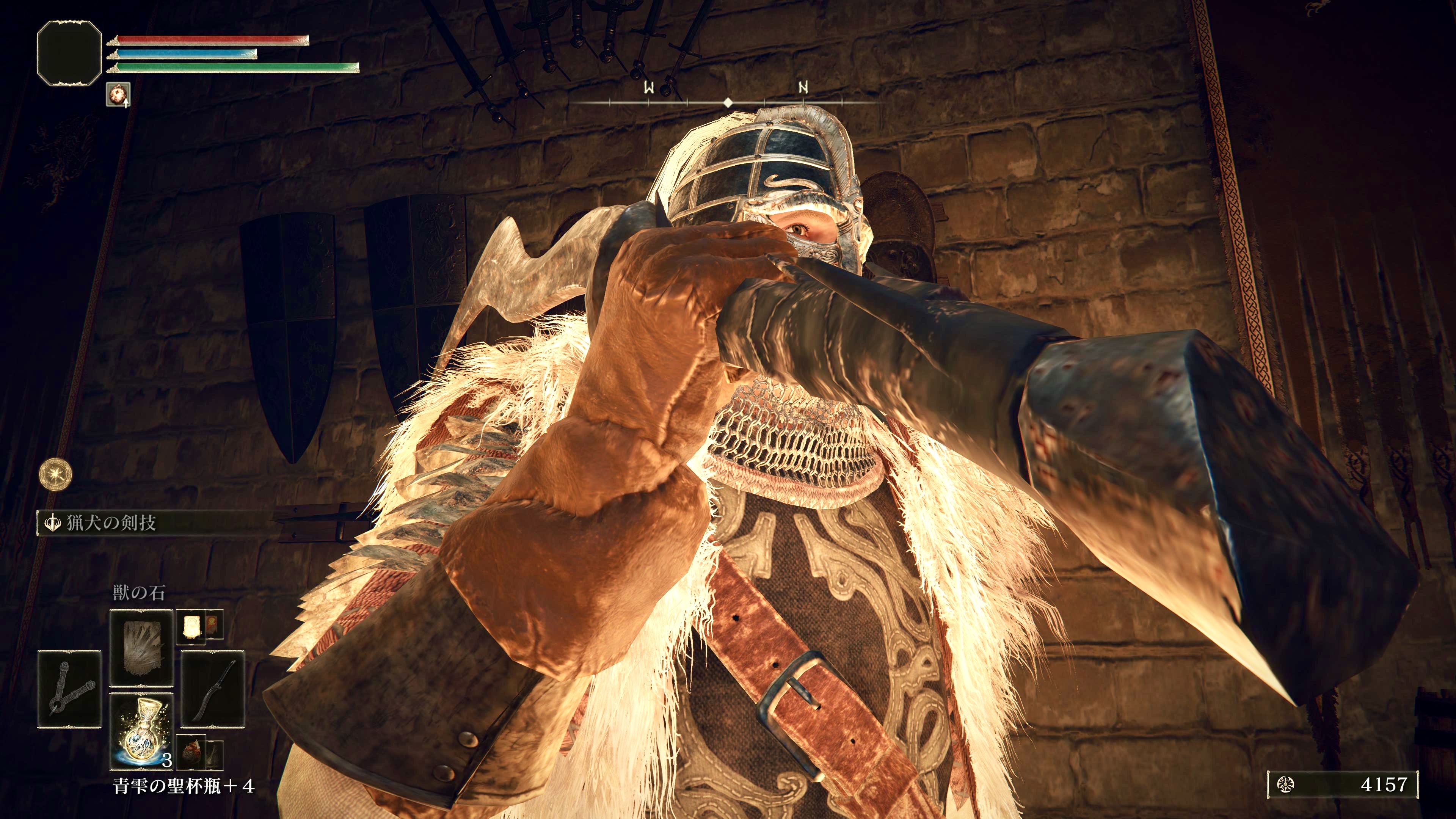Choose the Stone of Gurranq incantation slot
Screen dimensions: 1456x819
point(141,648)
